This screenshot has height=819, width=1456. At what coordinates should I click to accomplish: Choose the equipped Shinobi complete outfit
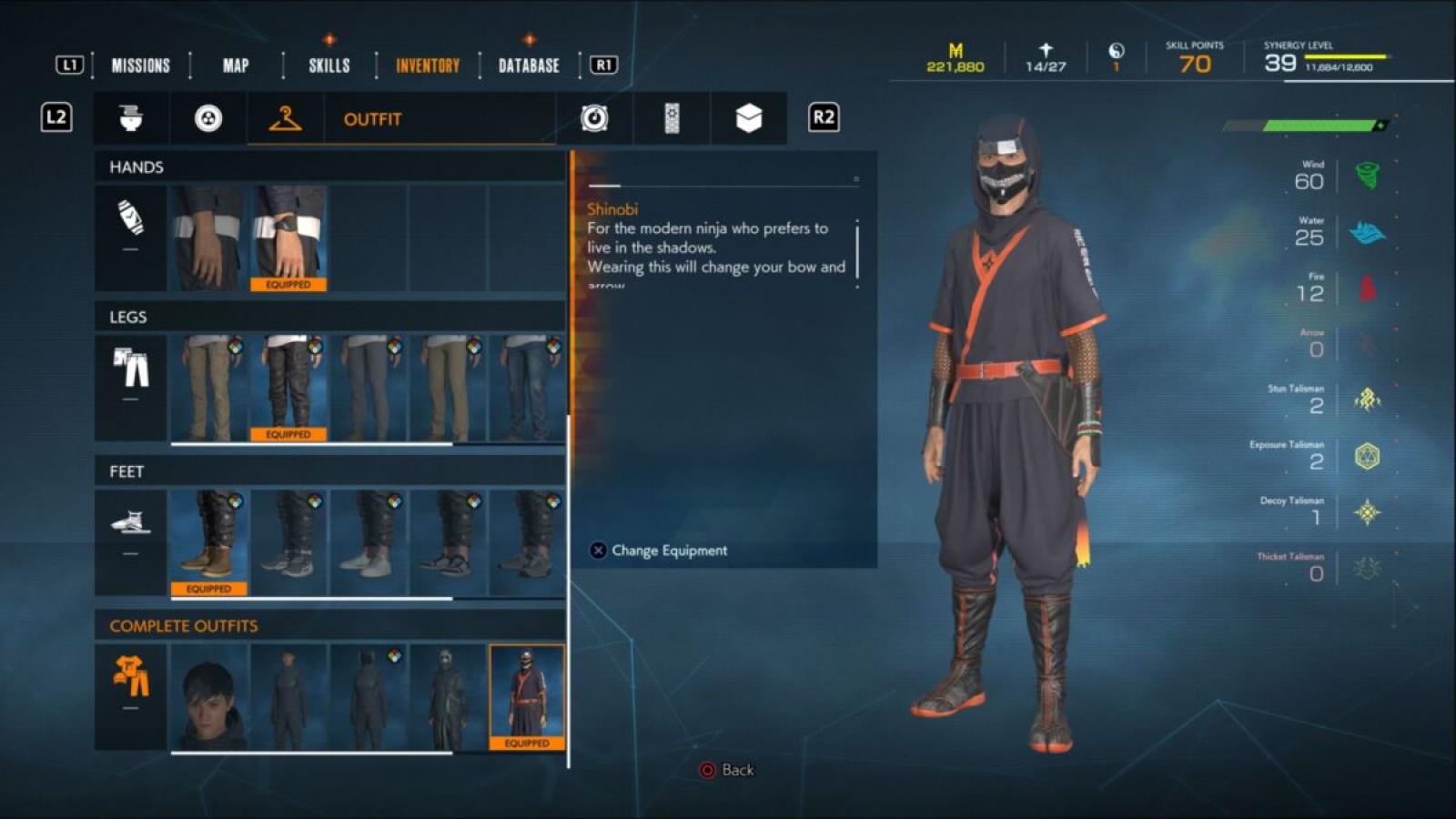[x=527, y=696]
